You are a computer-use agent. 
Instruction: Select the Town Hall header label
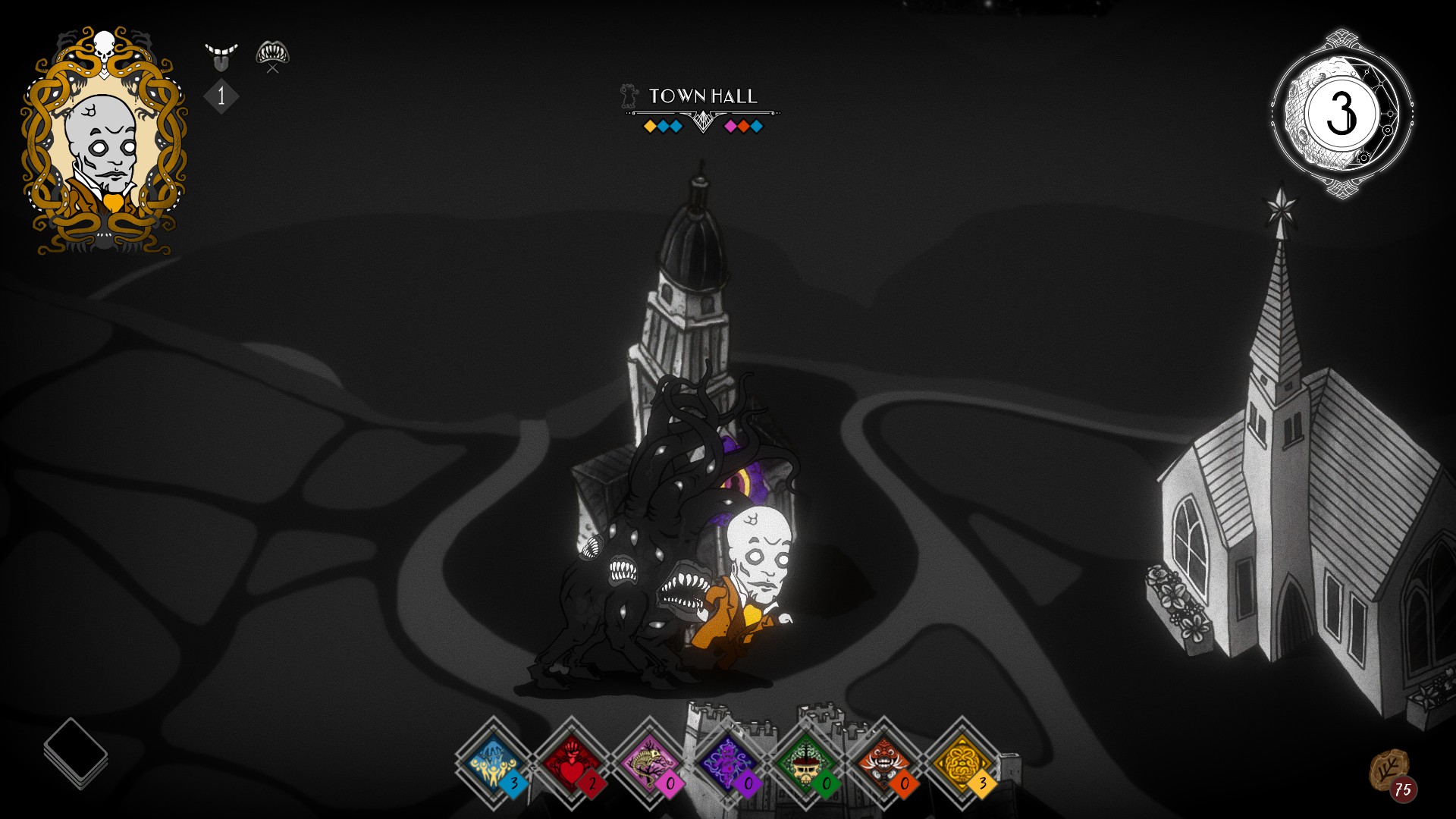[701, 97]
